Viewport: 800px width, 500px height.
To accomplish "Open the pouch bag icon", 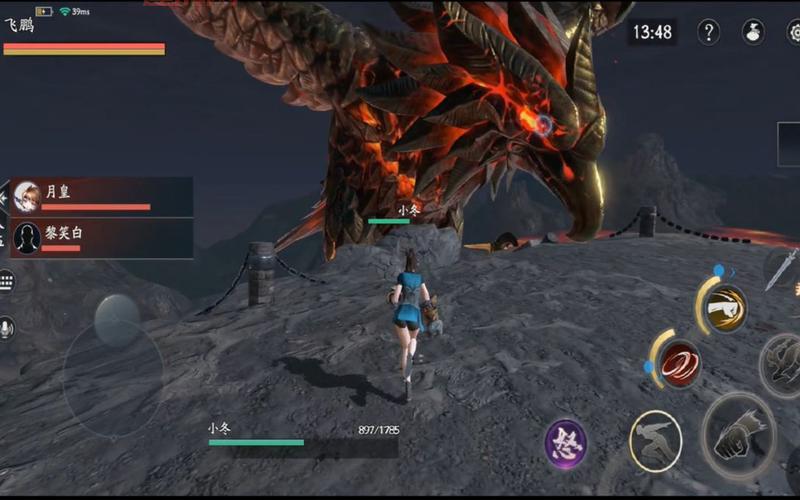I will click(753, 32).
